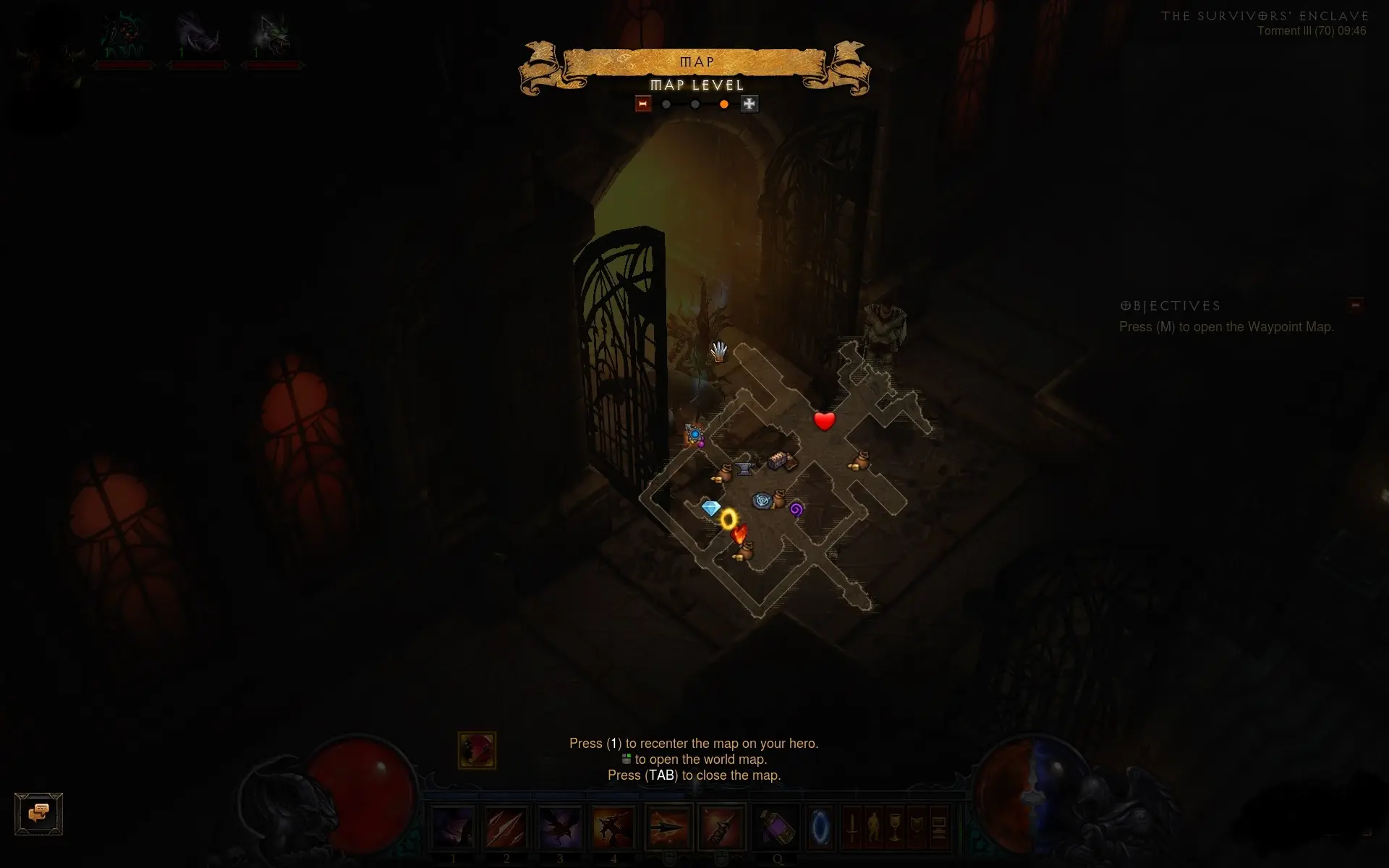
Task: Collapse the Objectives tracker panel
Action: [x=1355, y=305]
